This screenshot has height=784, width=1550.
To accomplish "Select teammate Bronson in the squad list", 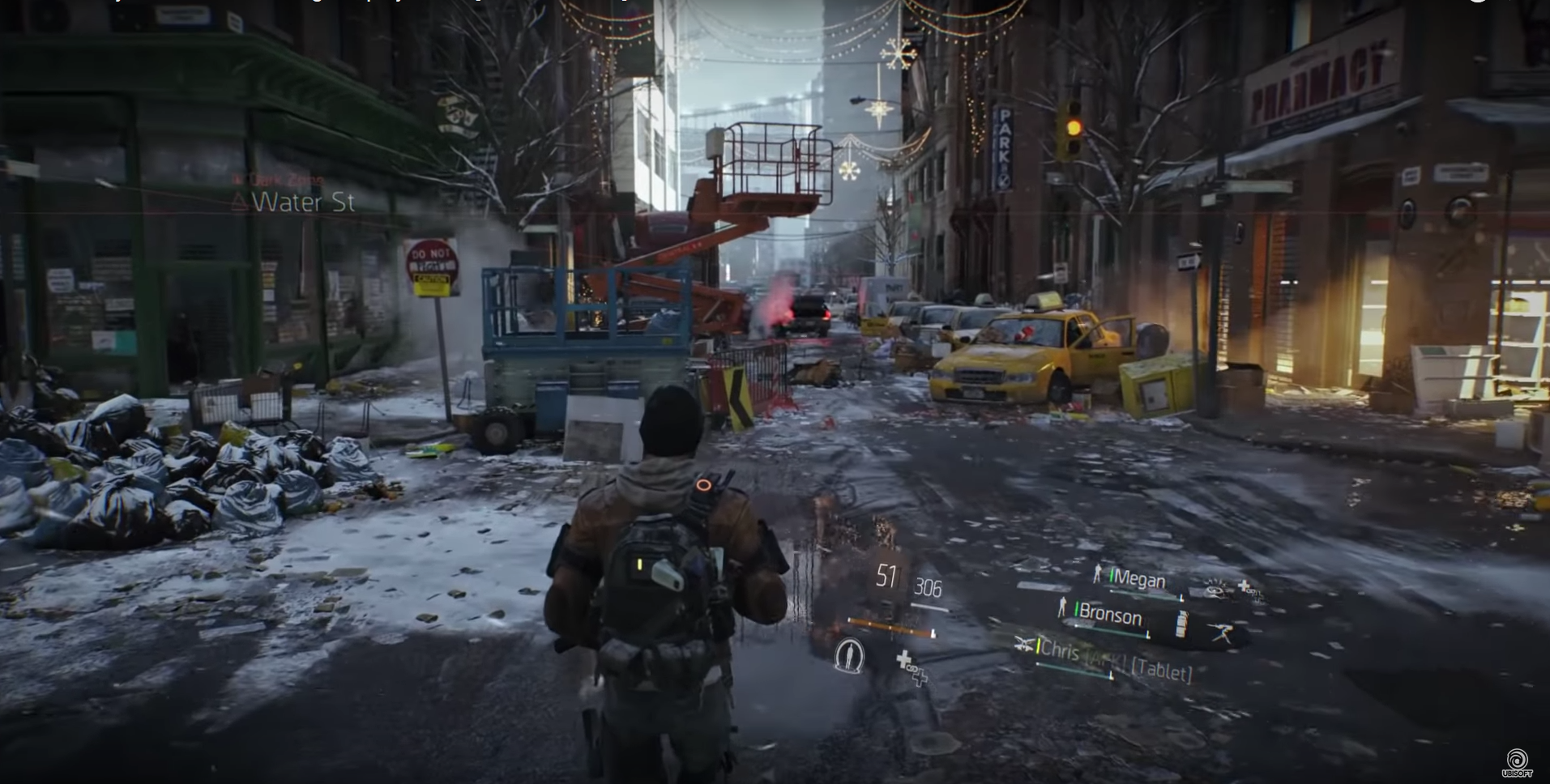I will coord(1108,616).
